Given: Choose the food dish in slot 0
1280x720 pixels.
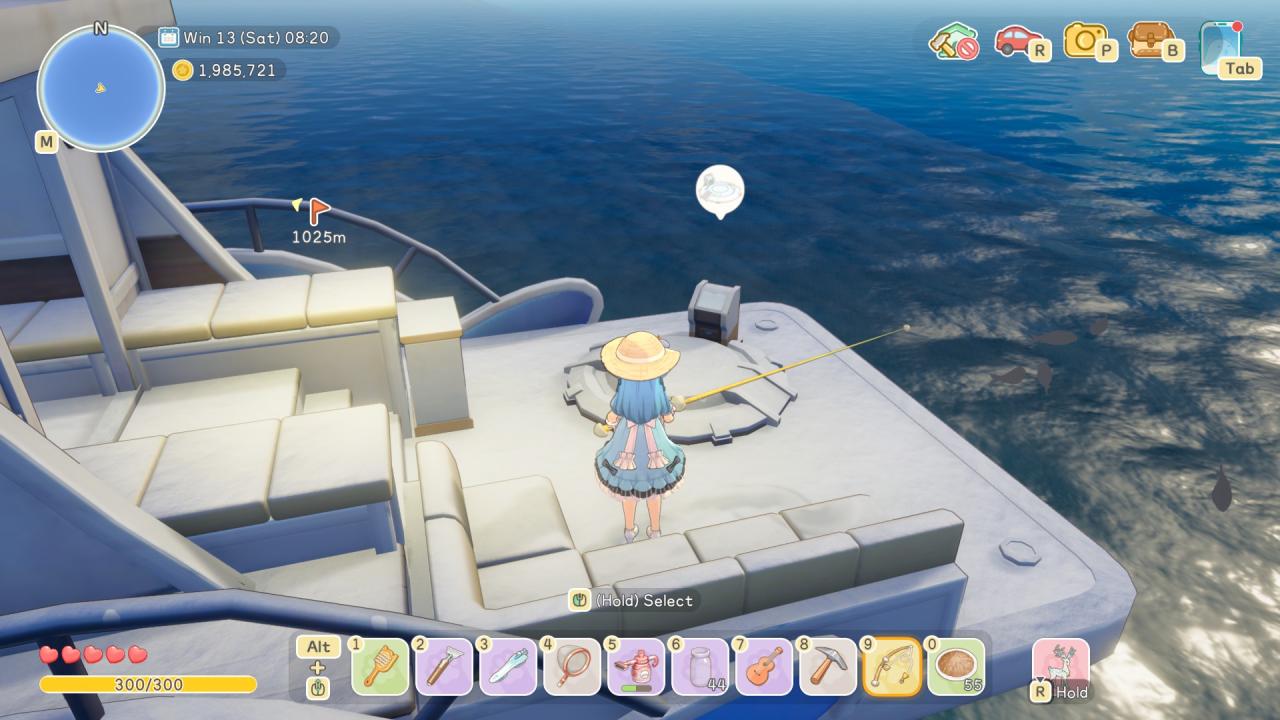Looking at the screenshot, I should tap(956, 667).
